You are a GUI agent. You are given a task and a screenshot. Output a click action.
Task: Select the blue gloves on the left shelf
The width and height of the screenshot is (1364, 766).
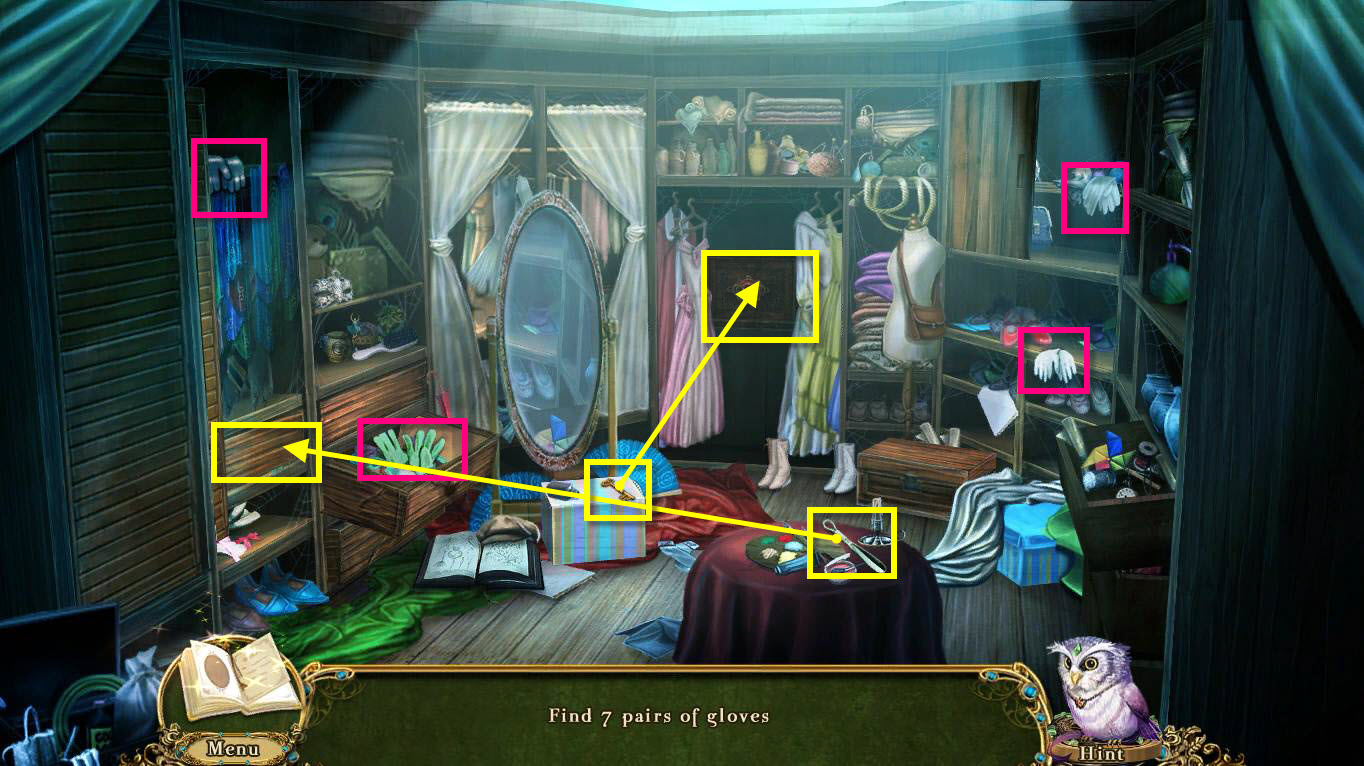(228, 178)
